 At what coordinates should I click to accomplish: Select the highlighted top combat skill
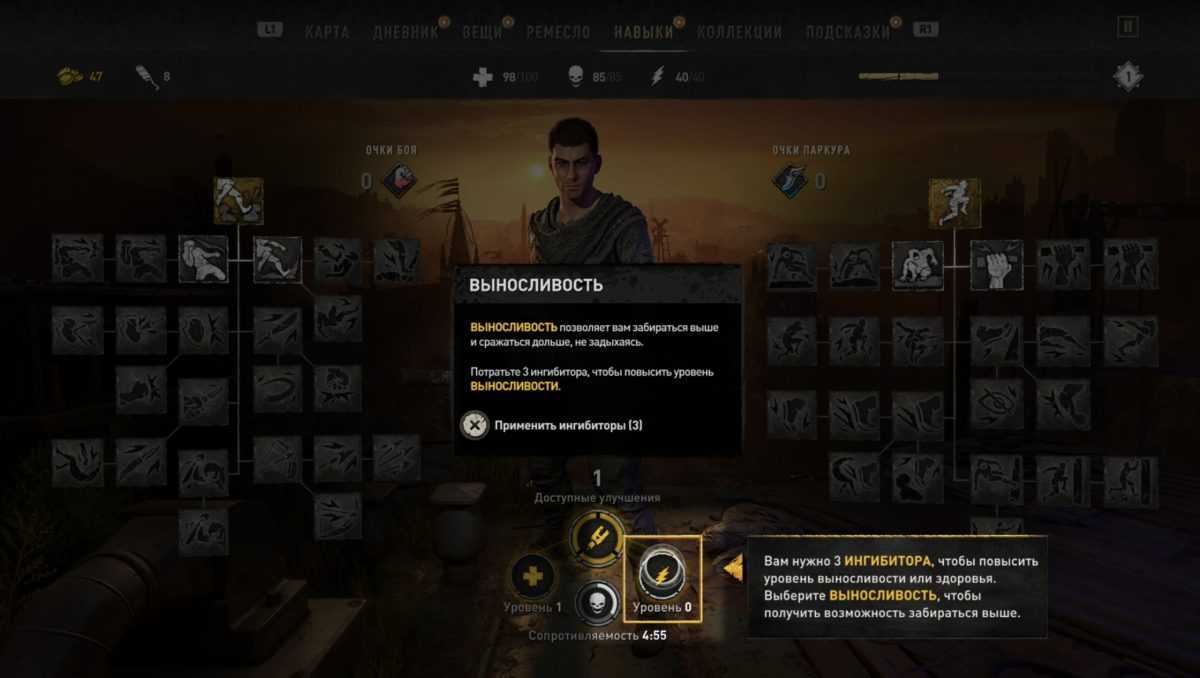coord(238,201)
